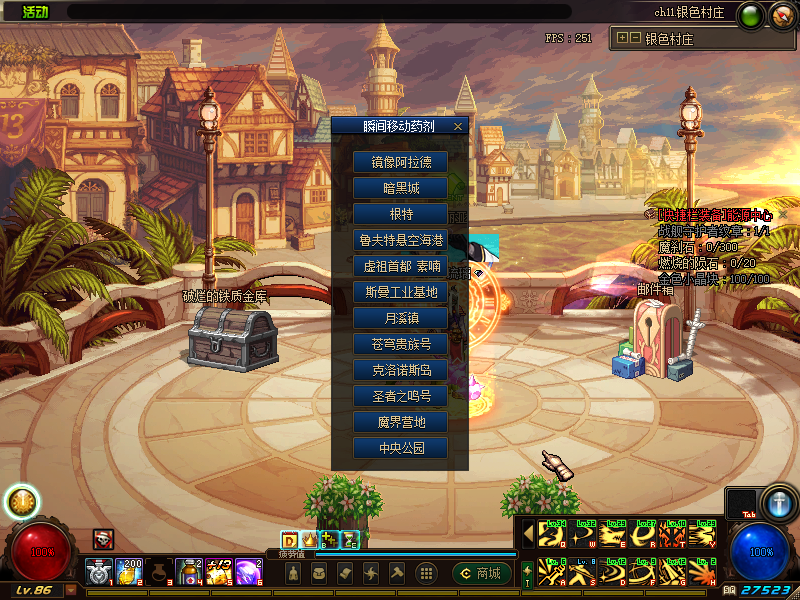Open the grid menu button

pos(425,573)
